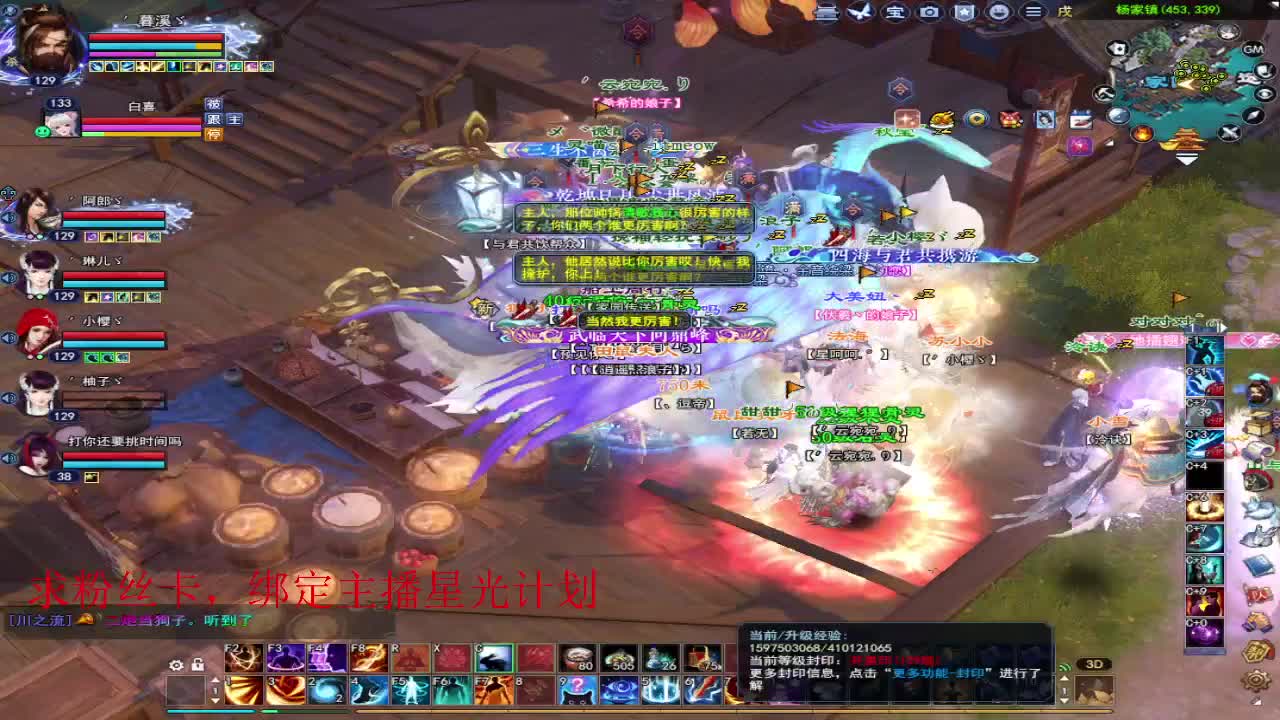This screenshot has width=1280, height=720.
Task: Open the 宝 treasure icon in top toolbar
Action: pos(895,13)
